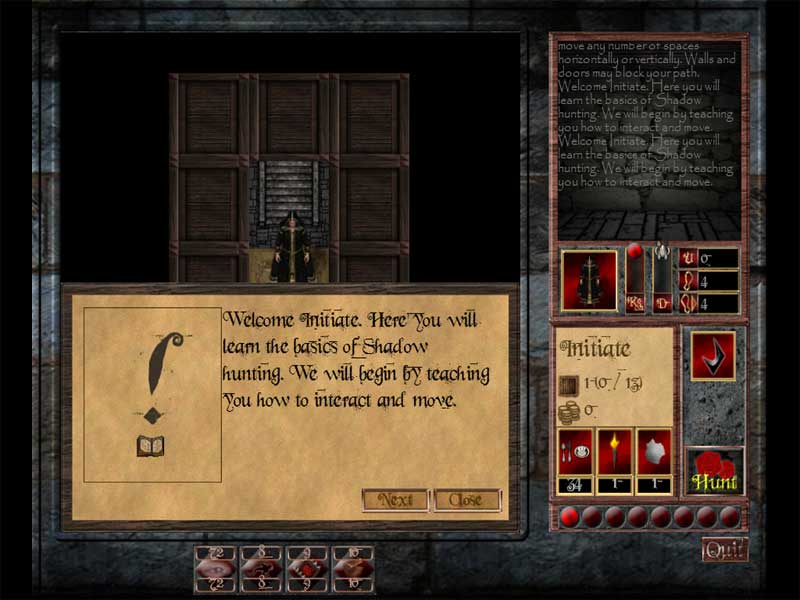This screenshot has height=600, width=800.
Task: Click the food plate and cutlery slot
Action: pyautogui.click(x=576, y=452)
